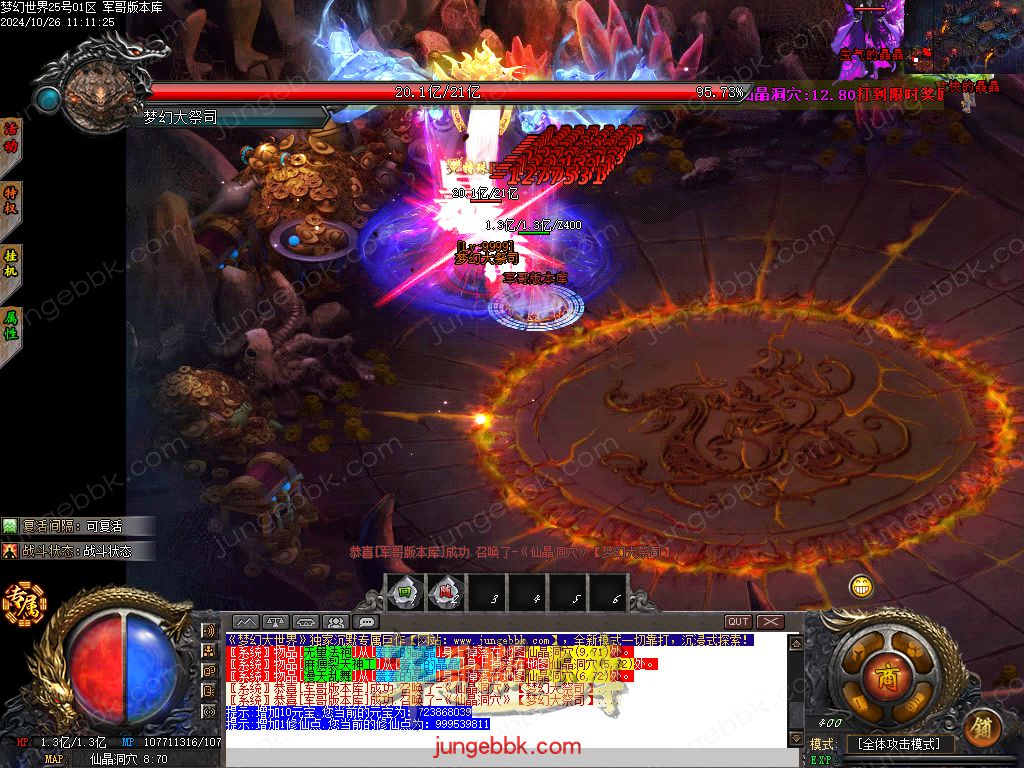Use the red item in hotbar slot two
The width and height of the screenshot is (1024, 768).
tap(446, 593)
